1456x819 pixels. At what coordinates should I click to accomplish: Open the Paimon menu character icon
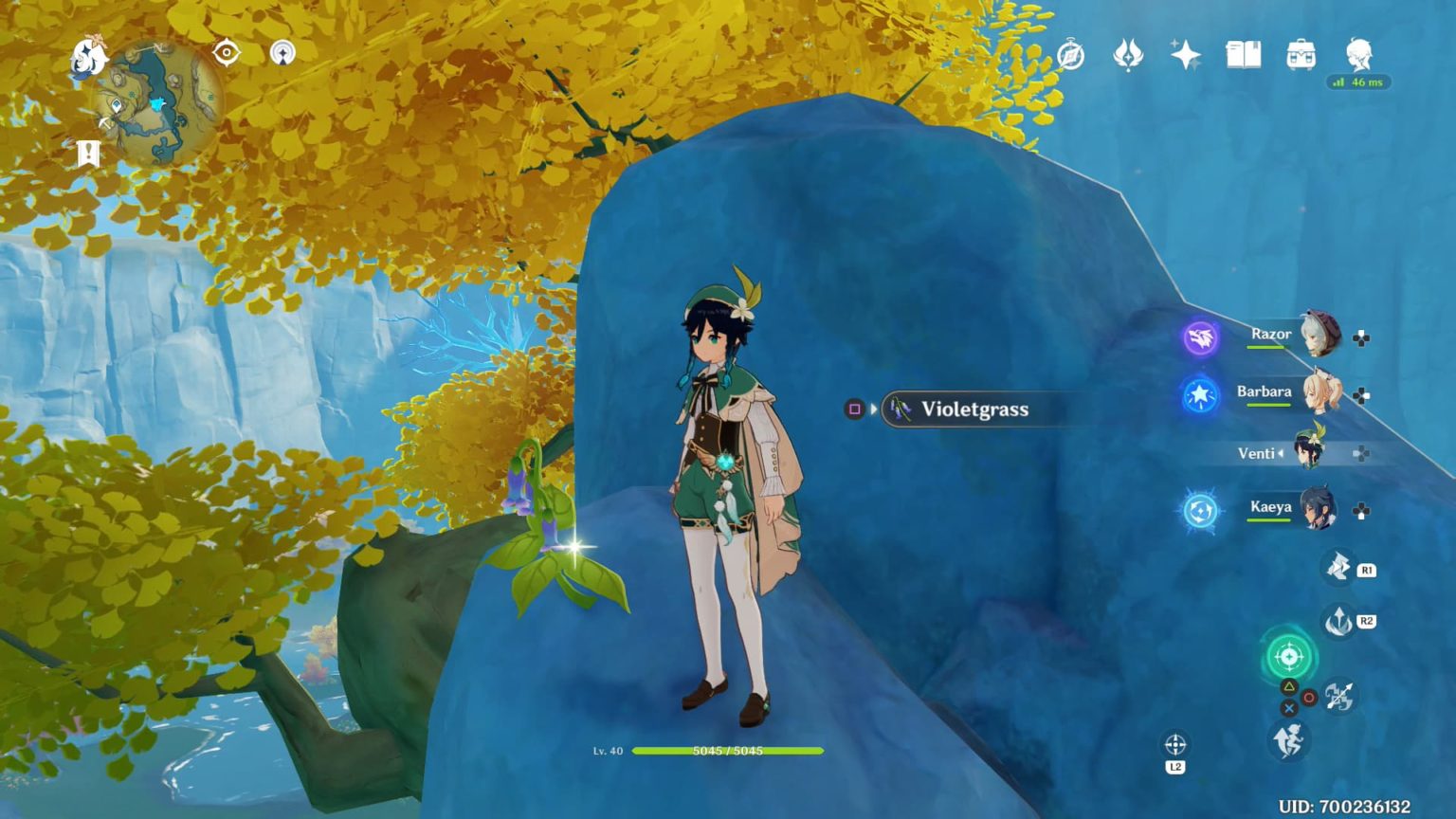coord(1359,55)
